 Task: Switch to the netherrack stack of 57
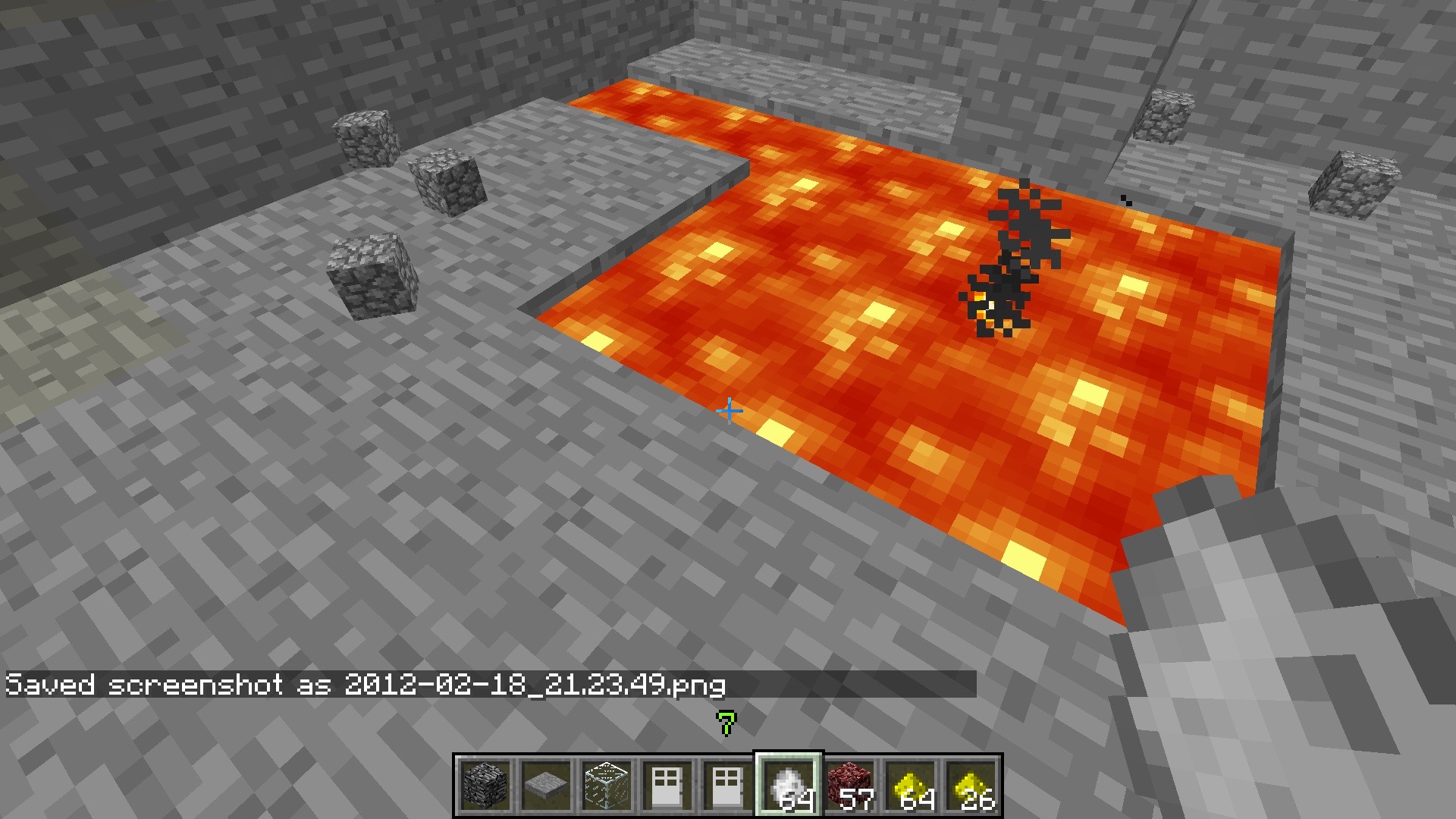849,786
